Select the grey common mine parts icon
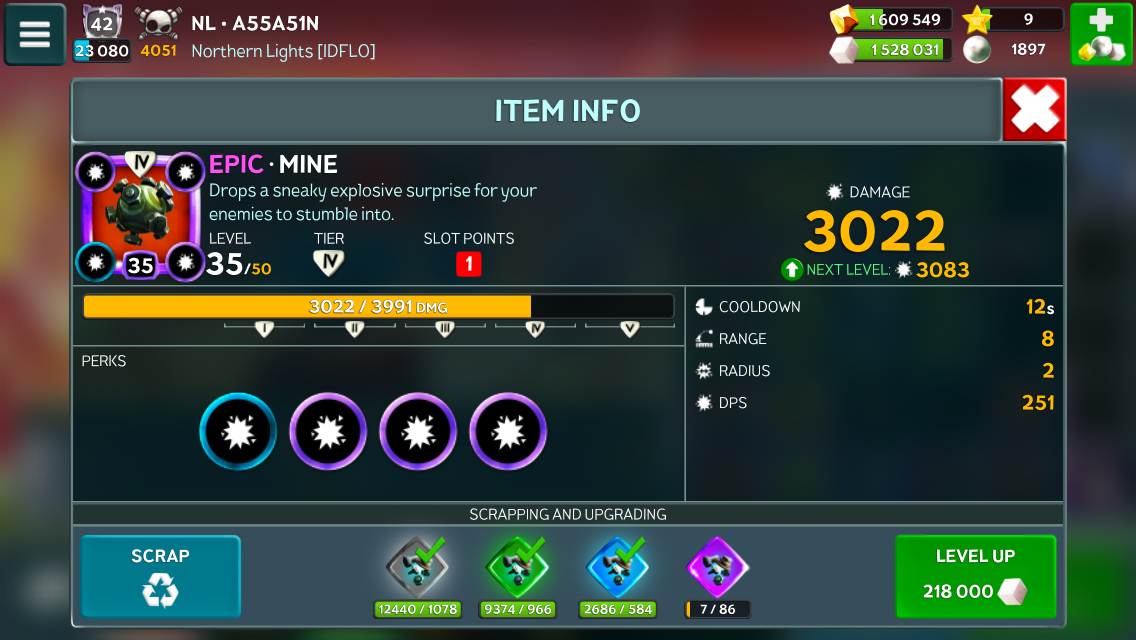 (416, 566)
